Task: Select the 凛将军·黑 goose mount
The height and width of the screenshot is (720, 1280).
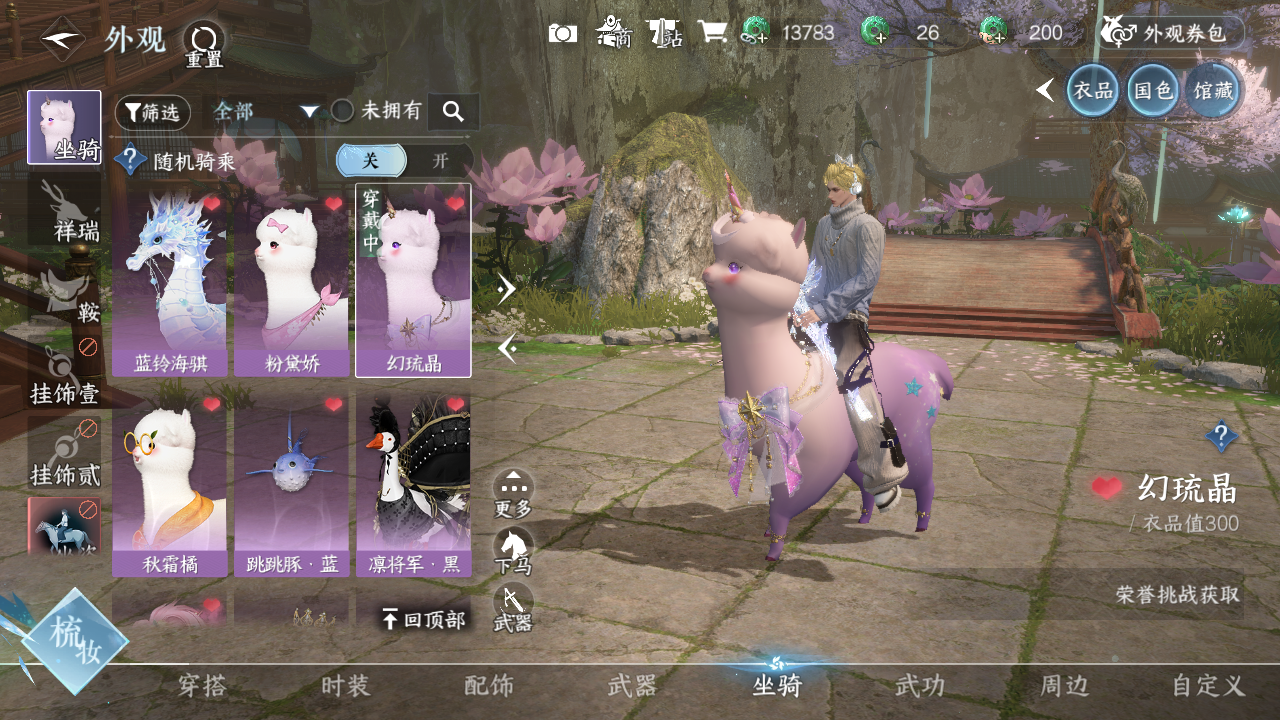Action: [x=413, y=485]
